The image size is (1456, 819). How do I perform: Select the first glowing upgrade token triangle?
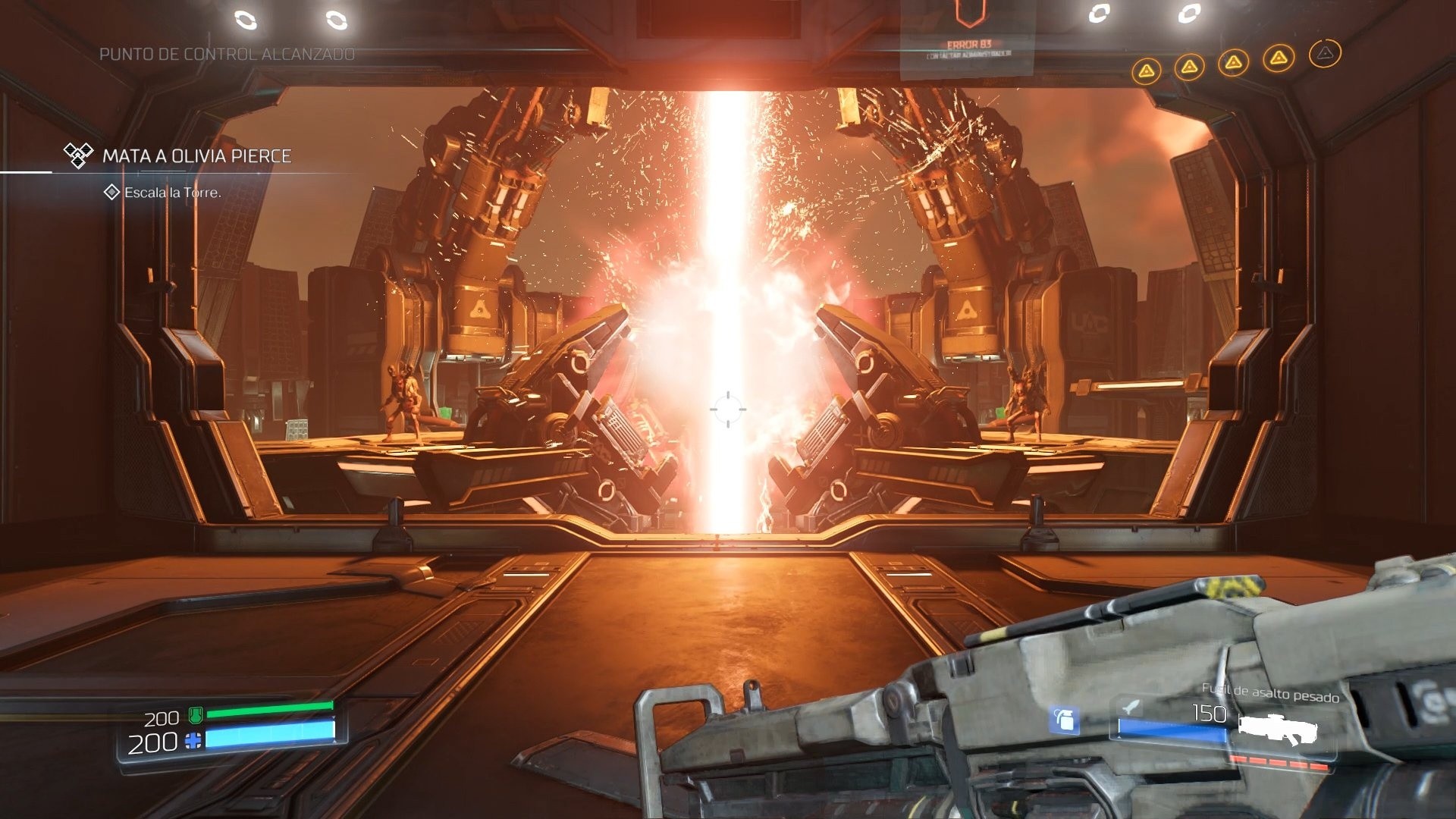point(1147,70)
